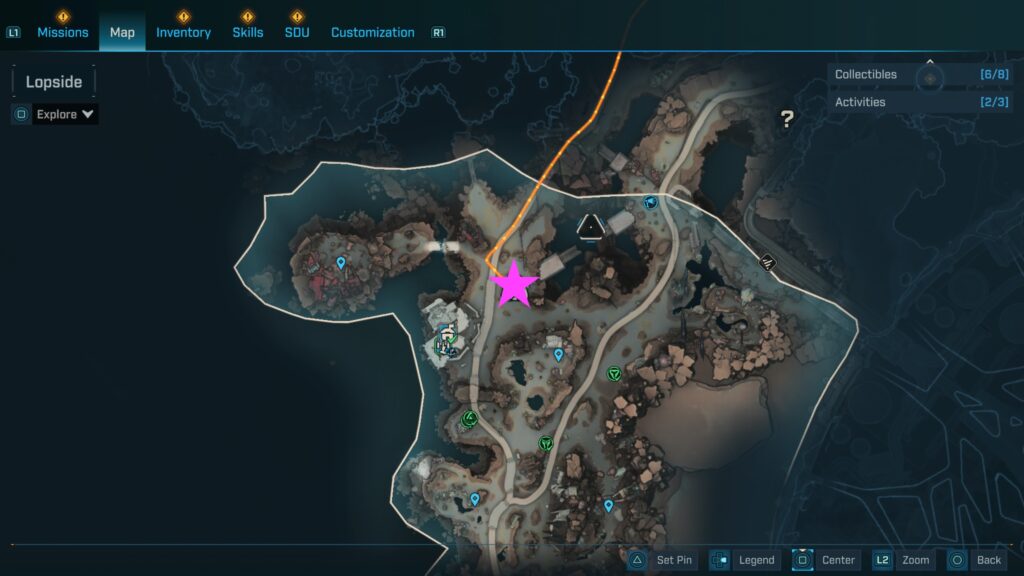
Task: Select the SDU tab
Action: [296, 32]
